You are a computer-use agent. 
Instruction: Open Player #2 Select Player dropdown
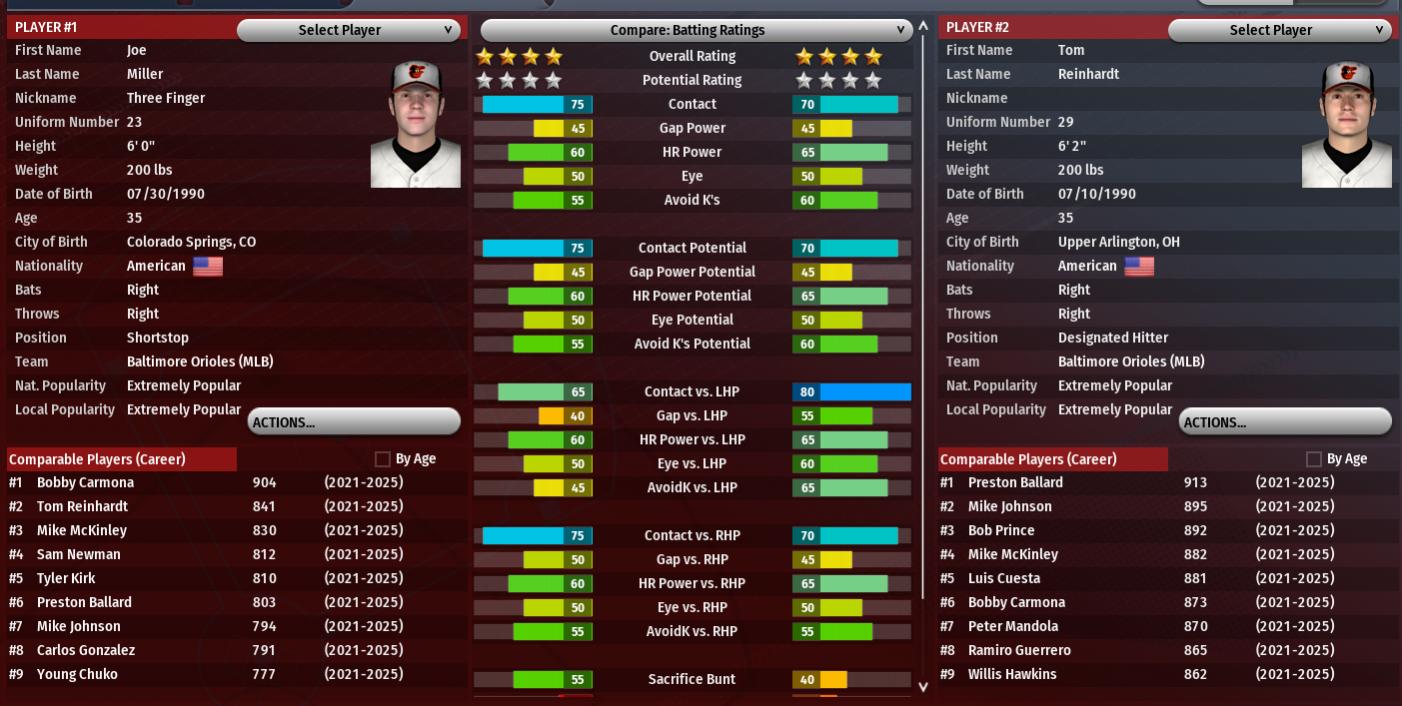click(x=1279, y=30)
